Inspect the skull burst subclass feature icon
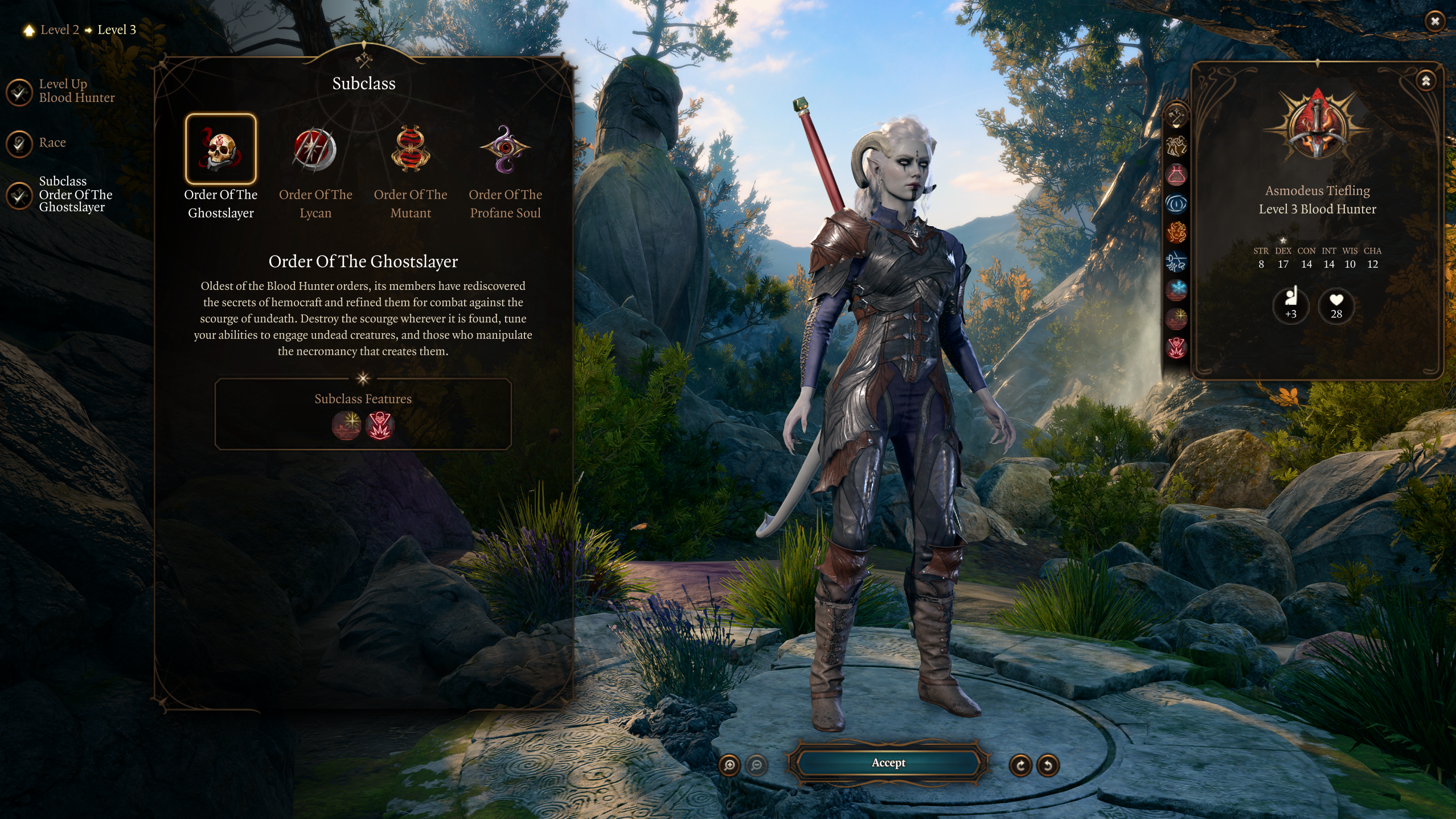Screen dimensions: 1456x819 (x=380, y=425)
